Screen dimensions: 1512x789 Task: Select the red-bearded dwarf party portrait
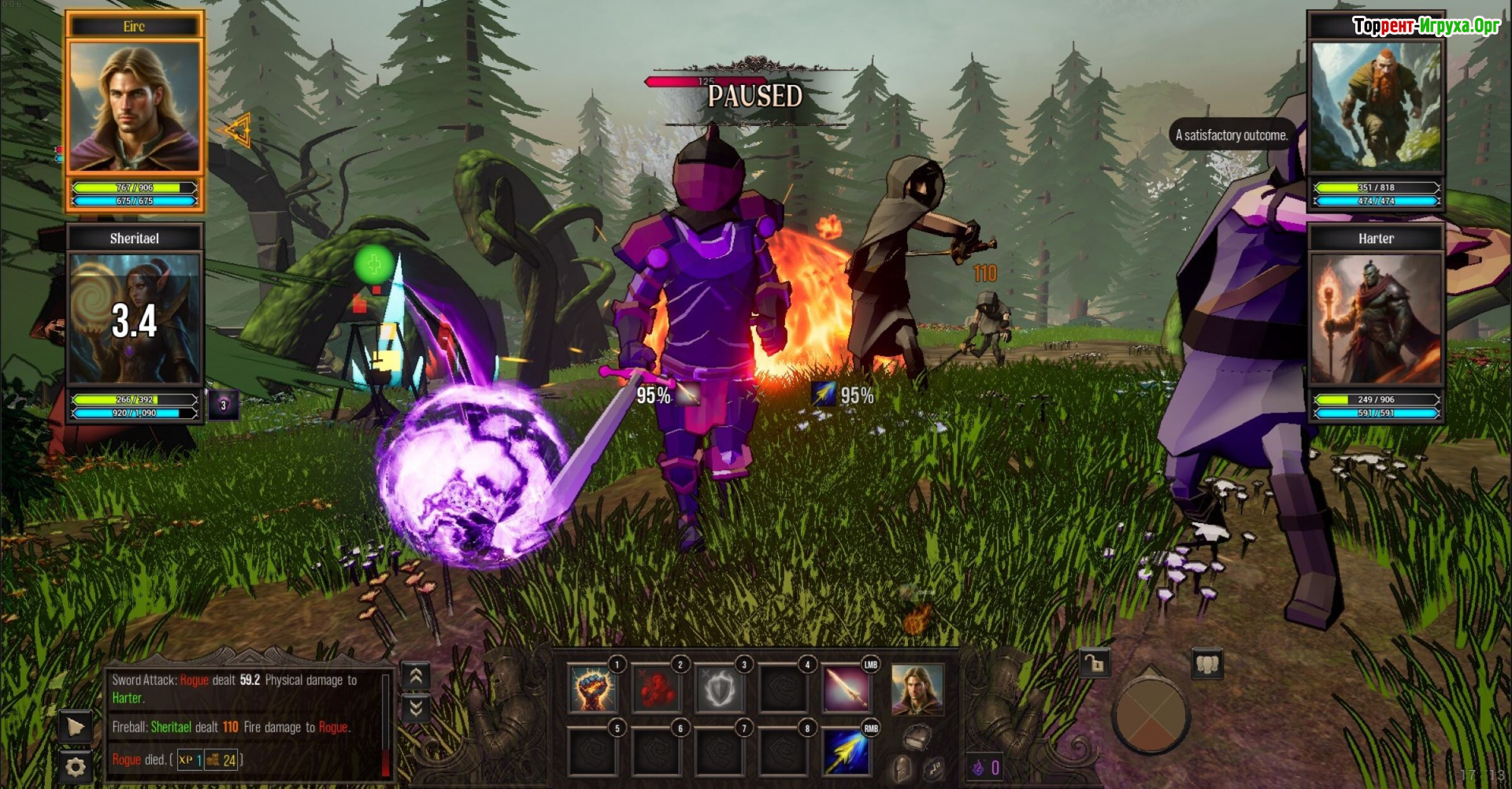1376,106
